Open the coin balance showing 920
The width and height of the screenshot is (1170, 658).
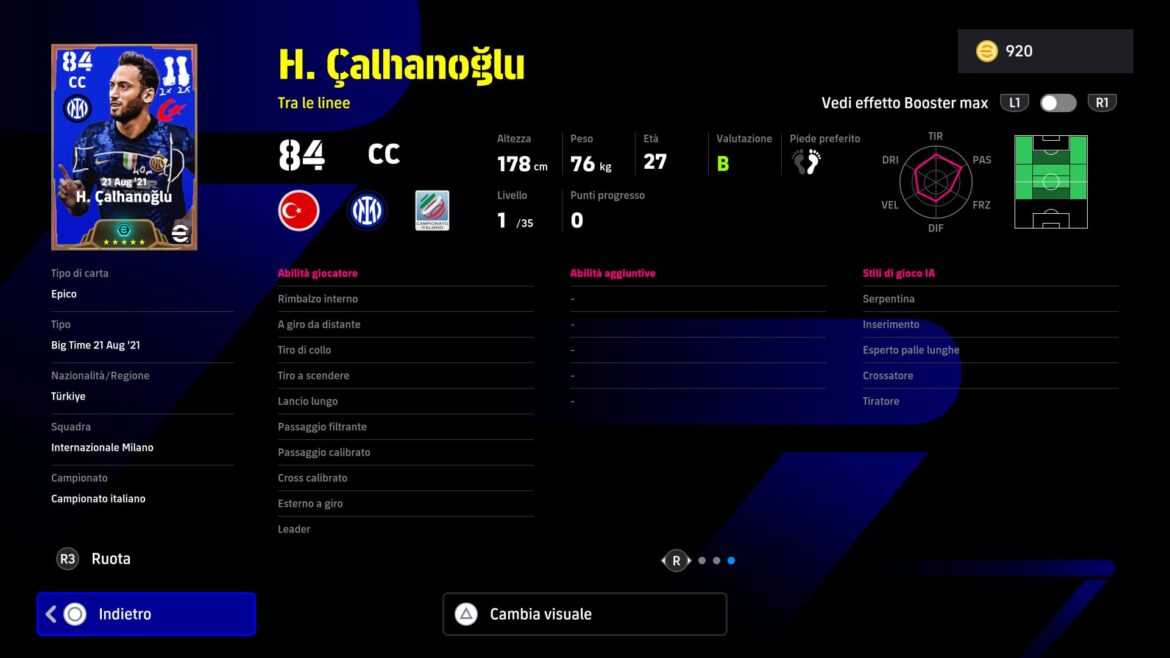pos(1044,51)
